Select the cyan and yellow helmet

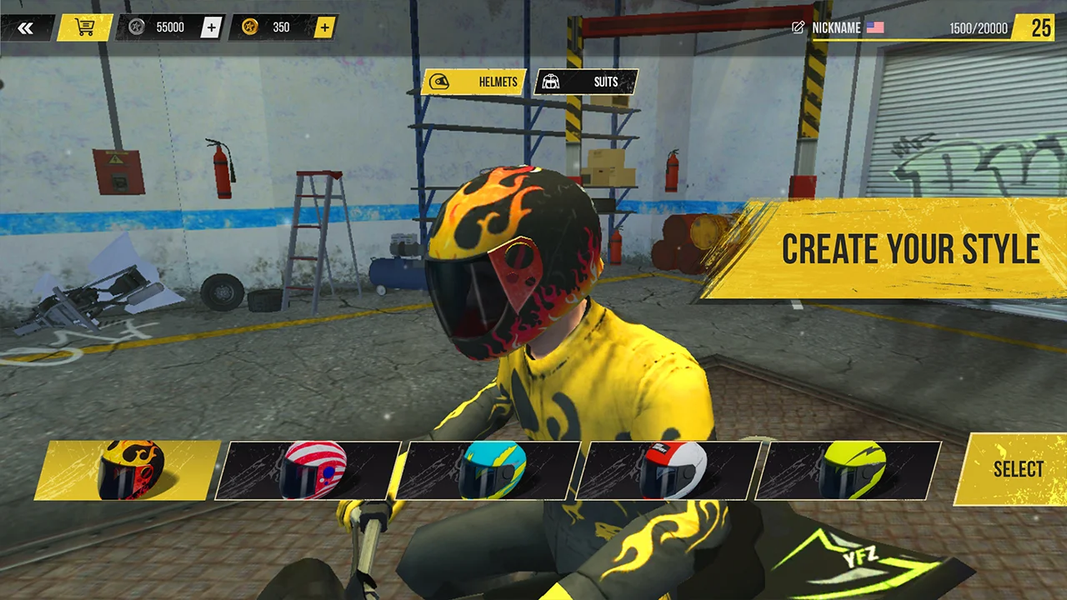point(492,470)
